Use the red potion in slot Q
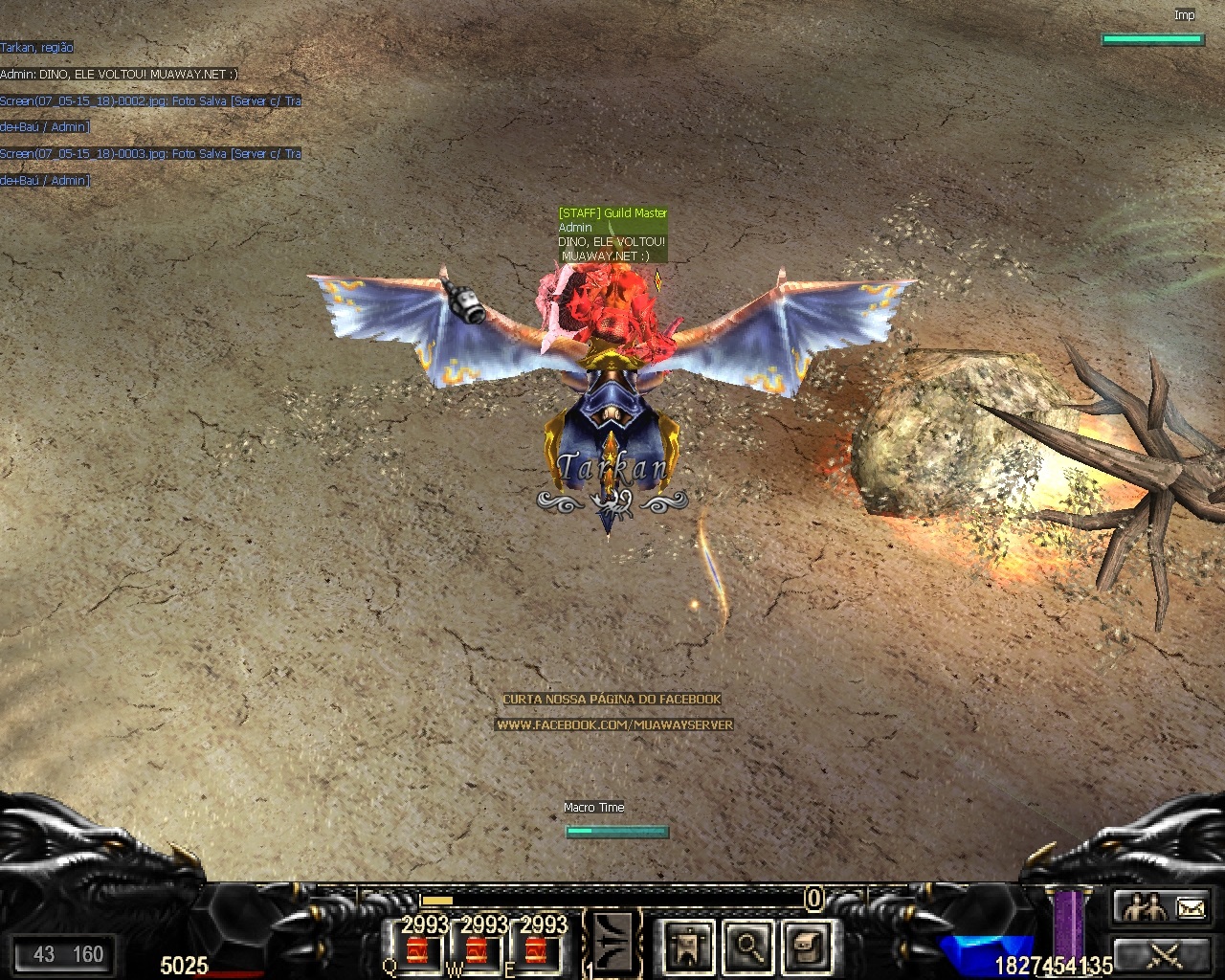1225x980 pixels. tap(417, 950)
